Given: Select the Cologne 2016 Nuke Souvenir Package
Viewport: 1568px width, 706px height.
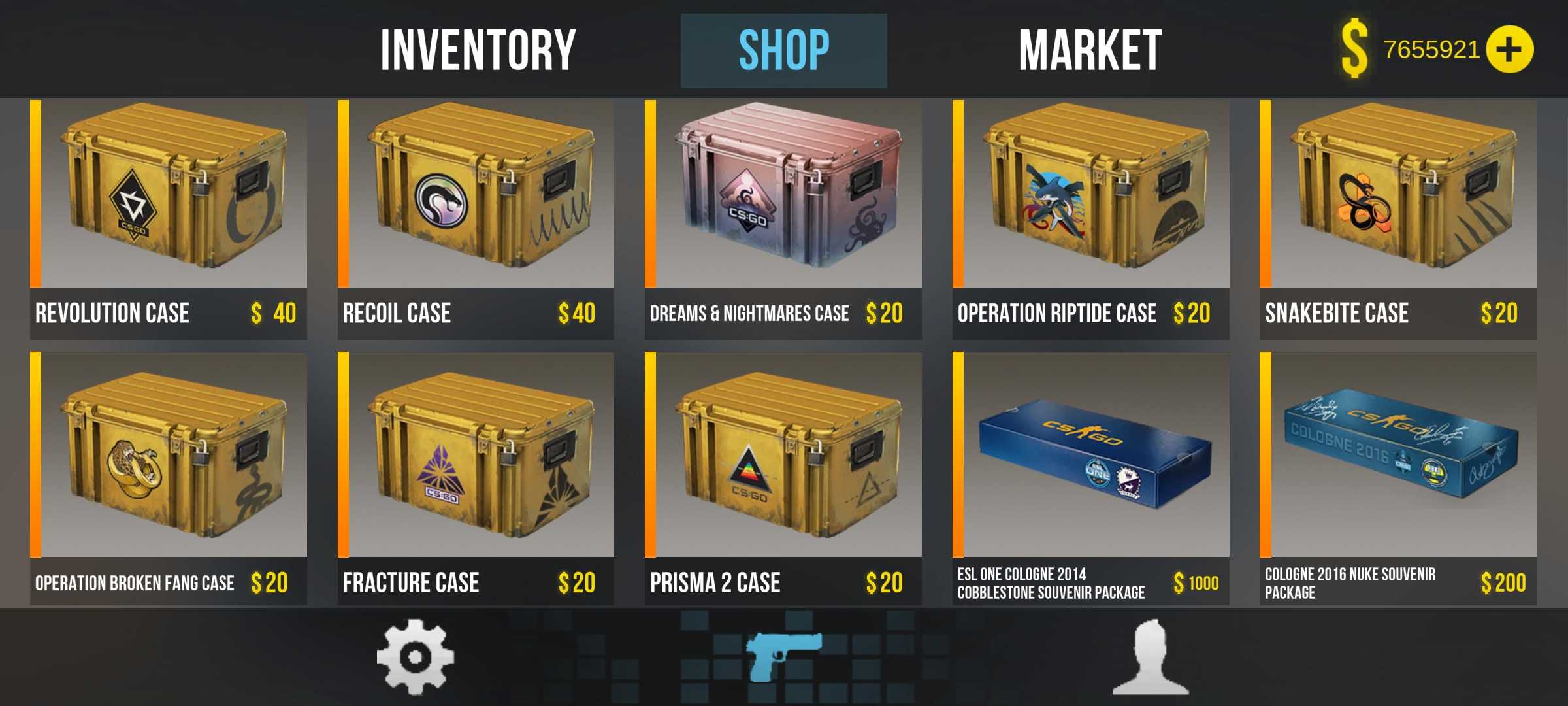Looking at the screenshot, I should coord(1397,478).
